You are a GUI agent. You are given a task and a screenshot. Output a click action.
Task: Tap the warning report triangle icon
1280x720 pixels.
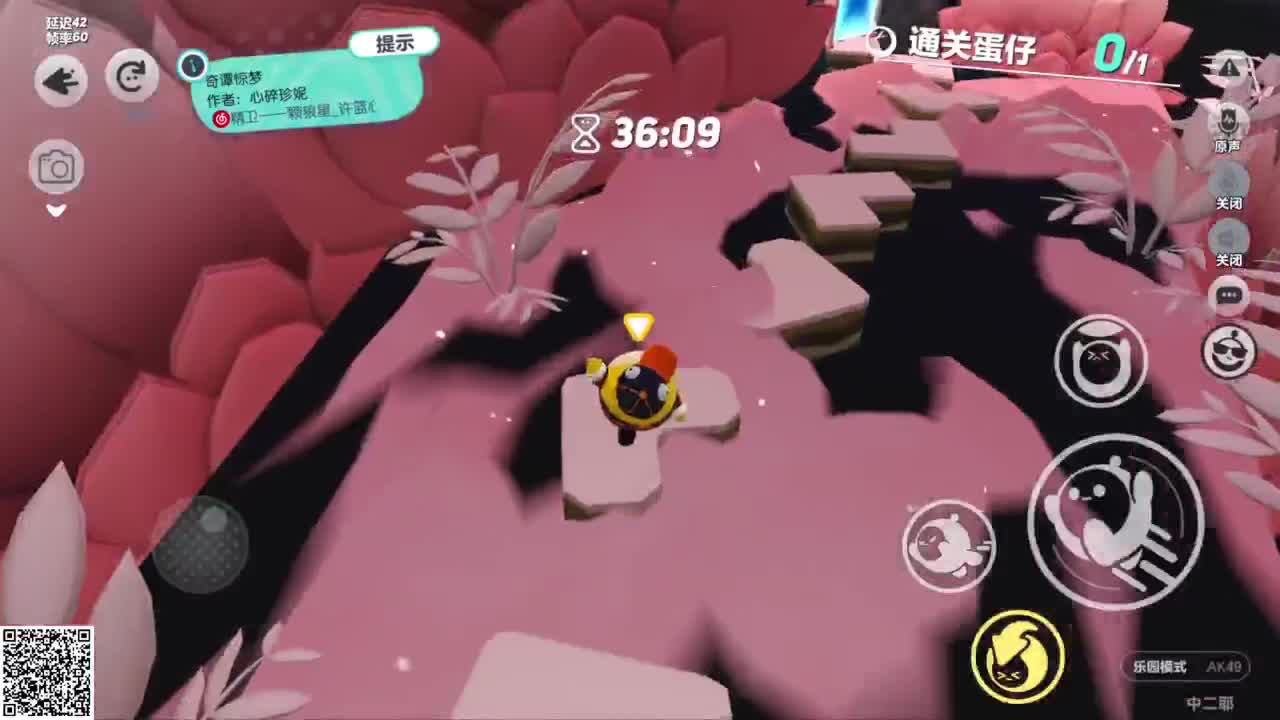[1229, 67]
